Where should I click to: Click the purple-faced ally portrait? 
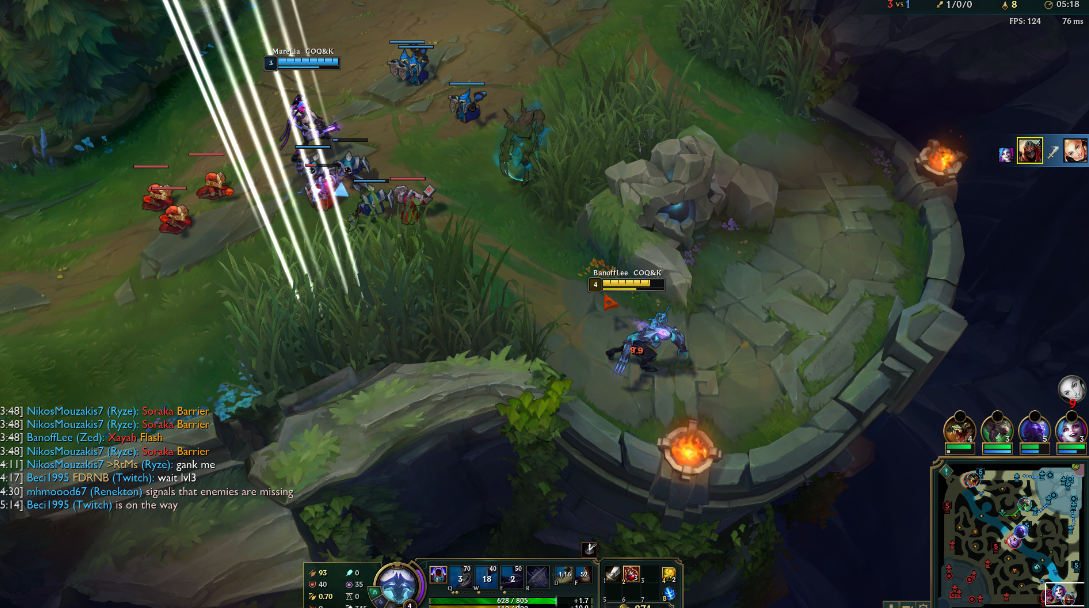1033,428
